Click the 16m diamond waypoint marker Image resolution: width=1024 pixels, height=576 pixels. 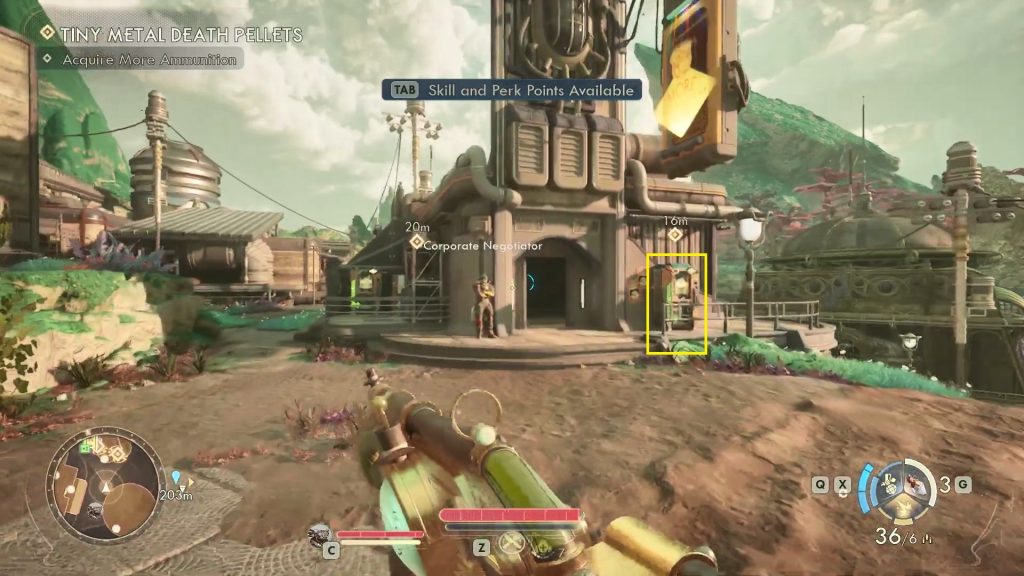click(675, 235)
